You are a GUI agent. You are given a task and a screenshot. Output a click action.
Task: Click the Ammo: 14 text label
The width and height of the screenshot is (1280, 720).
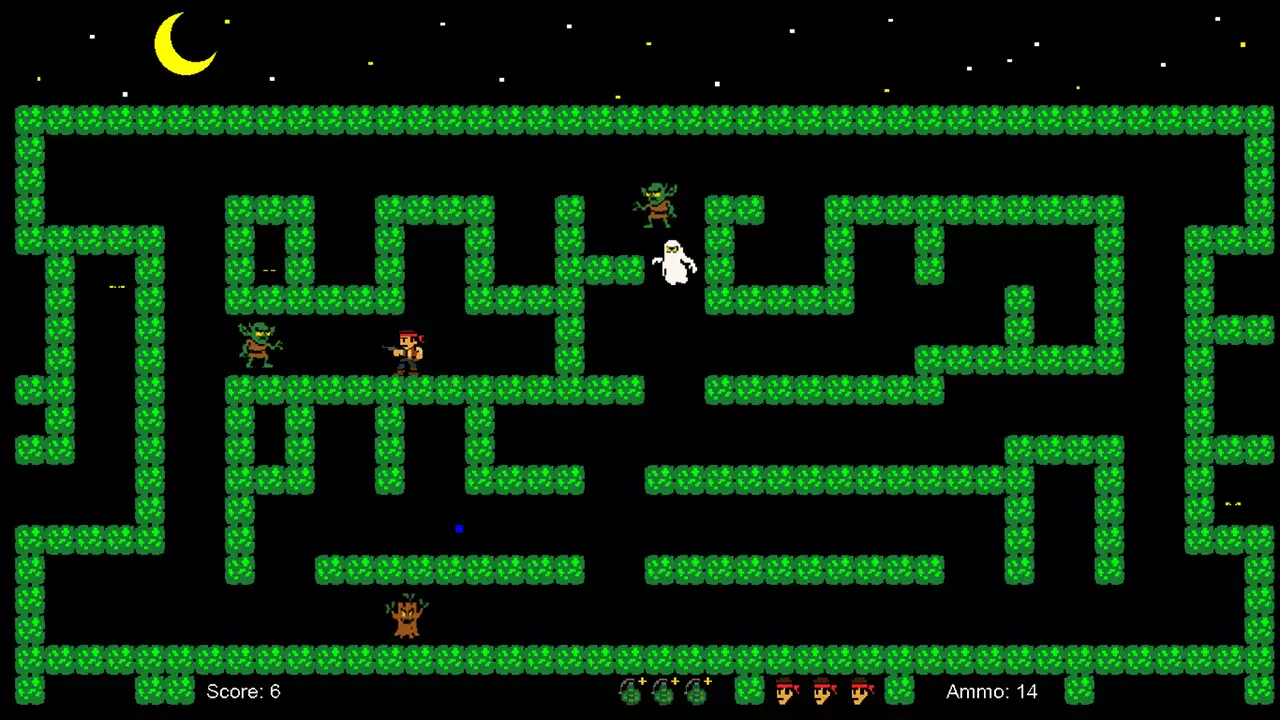(x=991, y=691)
